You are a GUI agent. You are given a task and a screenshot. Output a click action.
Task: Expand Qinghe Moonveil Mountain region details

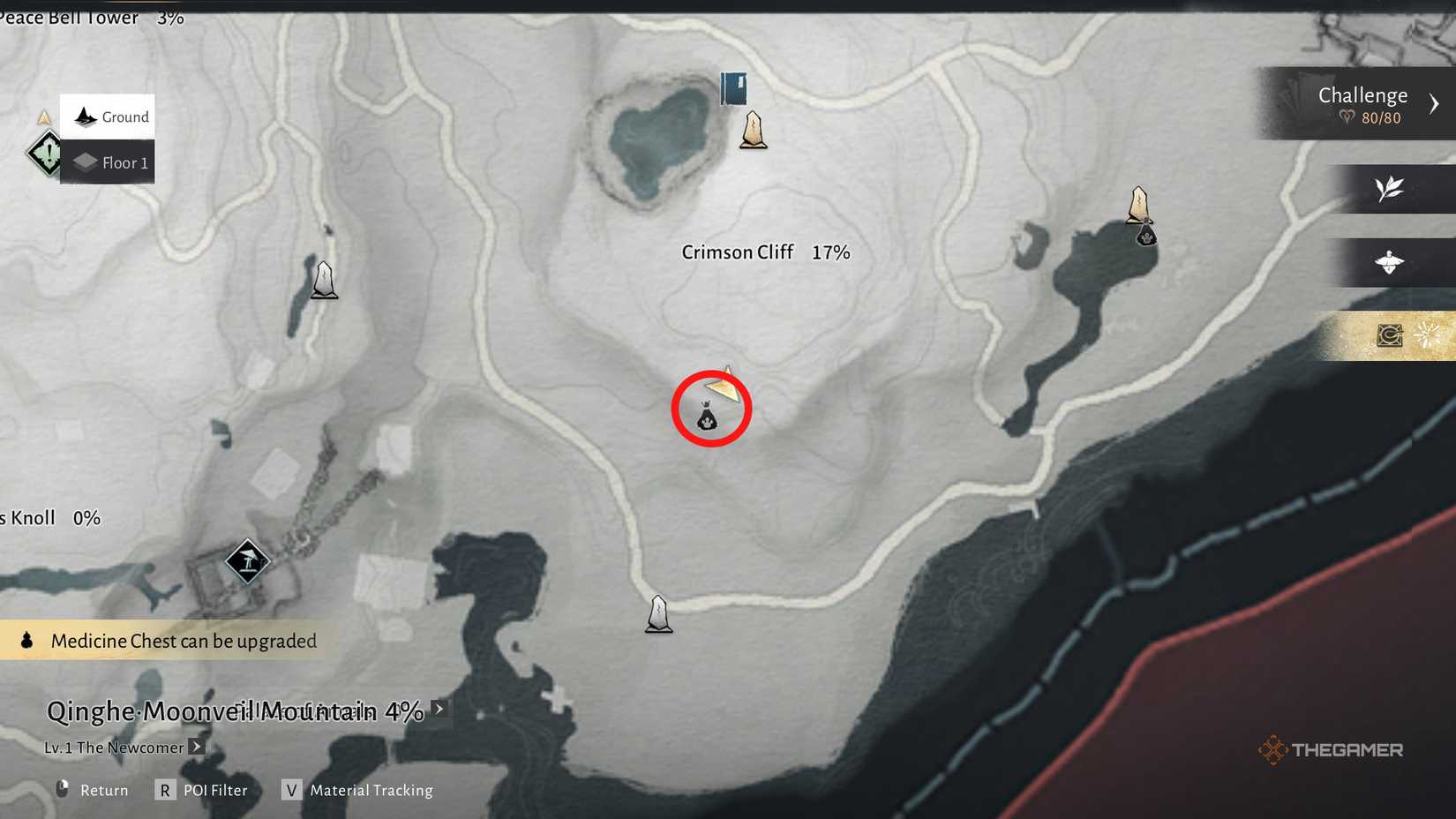[x=439, y=708]
